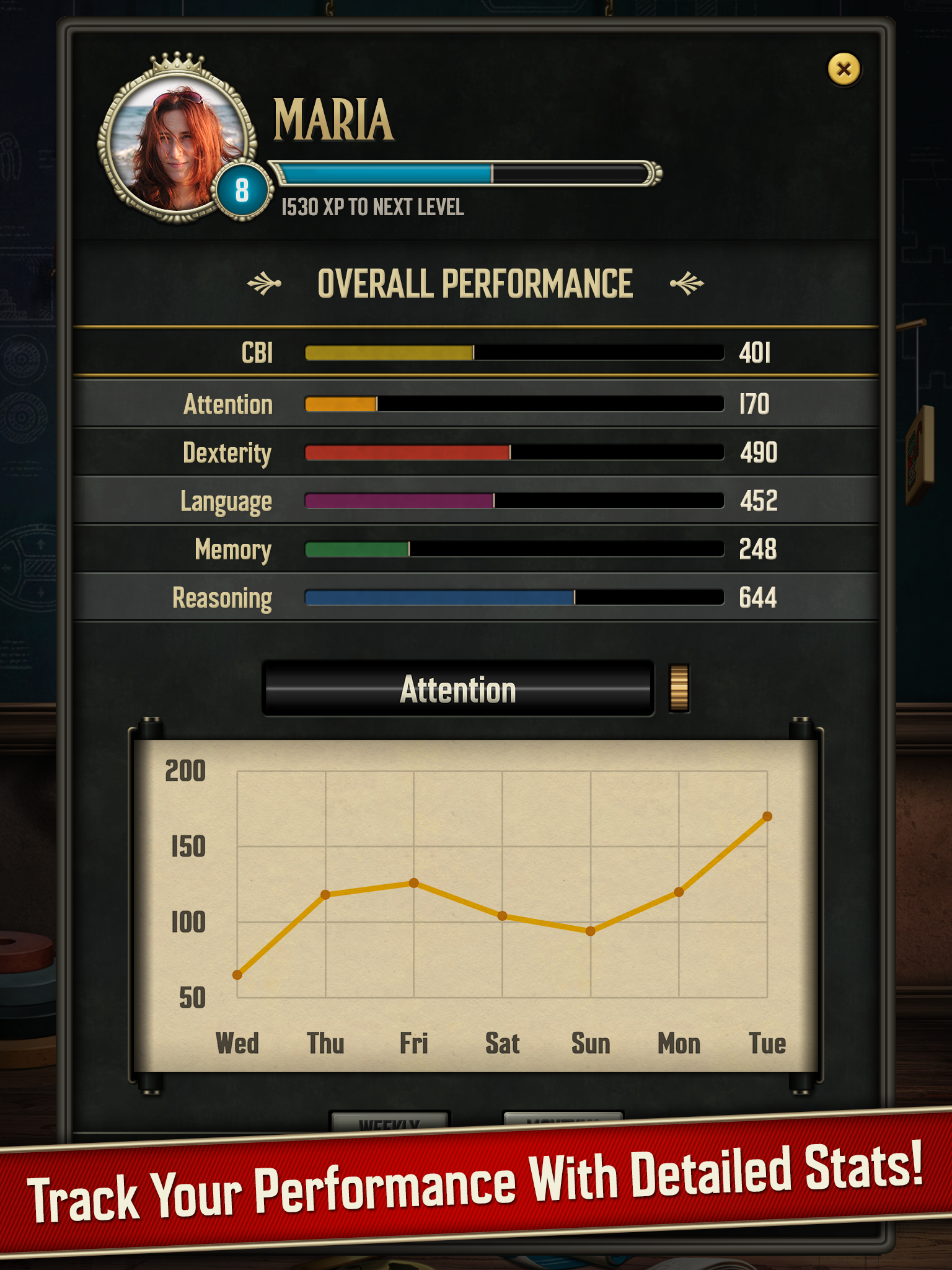Expand the Language performance row

[x=513, y=501]
